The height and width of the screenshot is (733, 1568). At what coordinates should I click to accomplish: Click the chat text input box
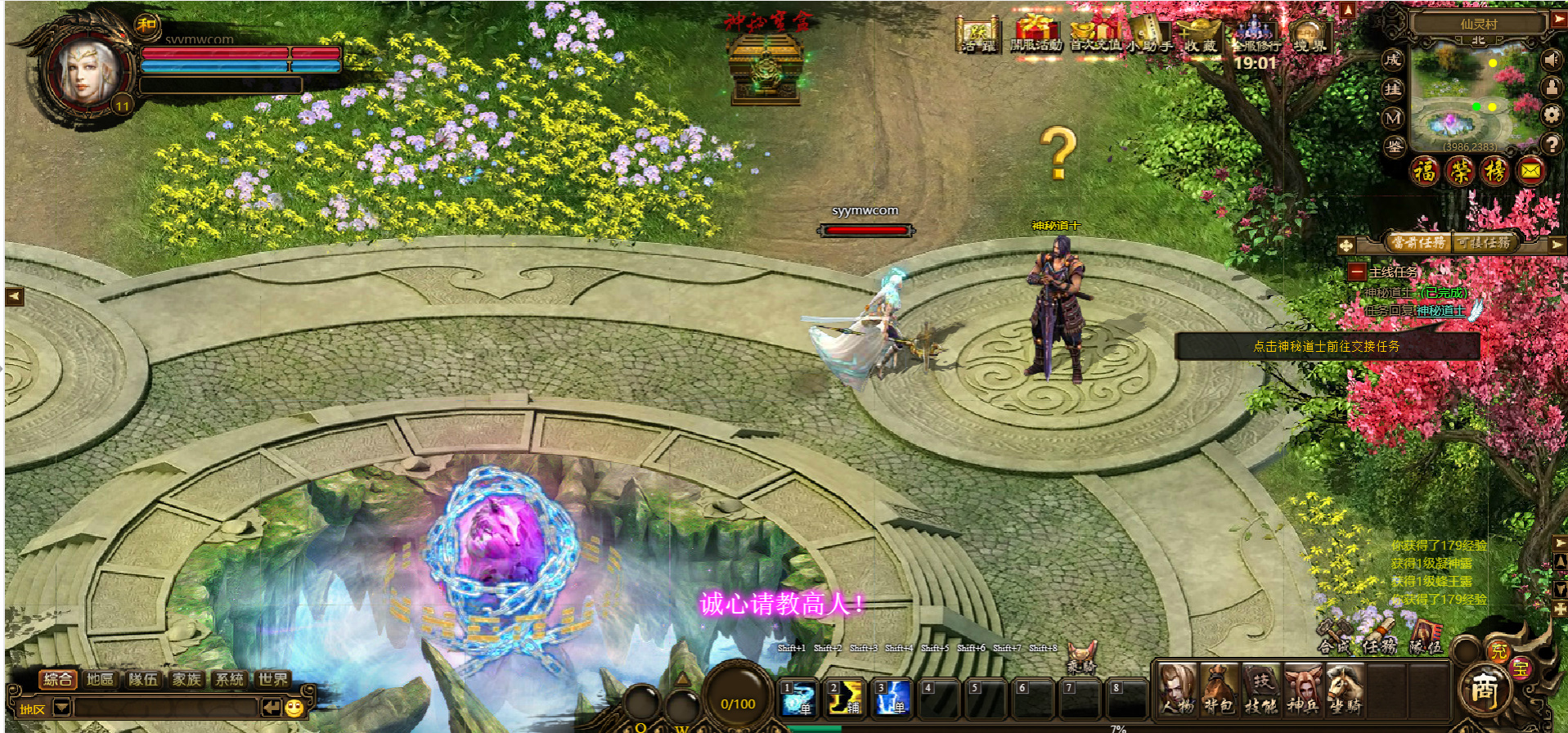(x=164, y=708)
